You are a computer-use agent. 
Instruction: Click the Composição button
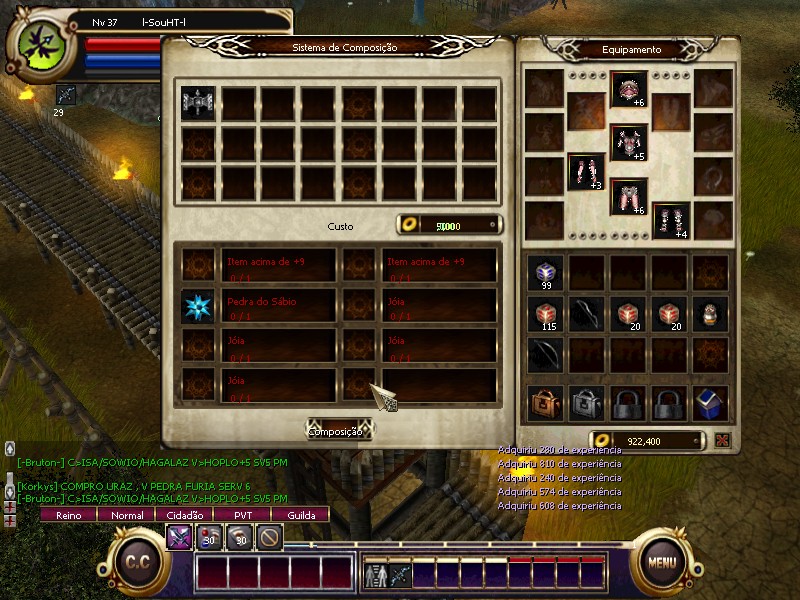[338, 431]
